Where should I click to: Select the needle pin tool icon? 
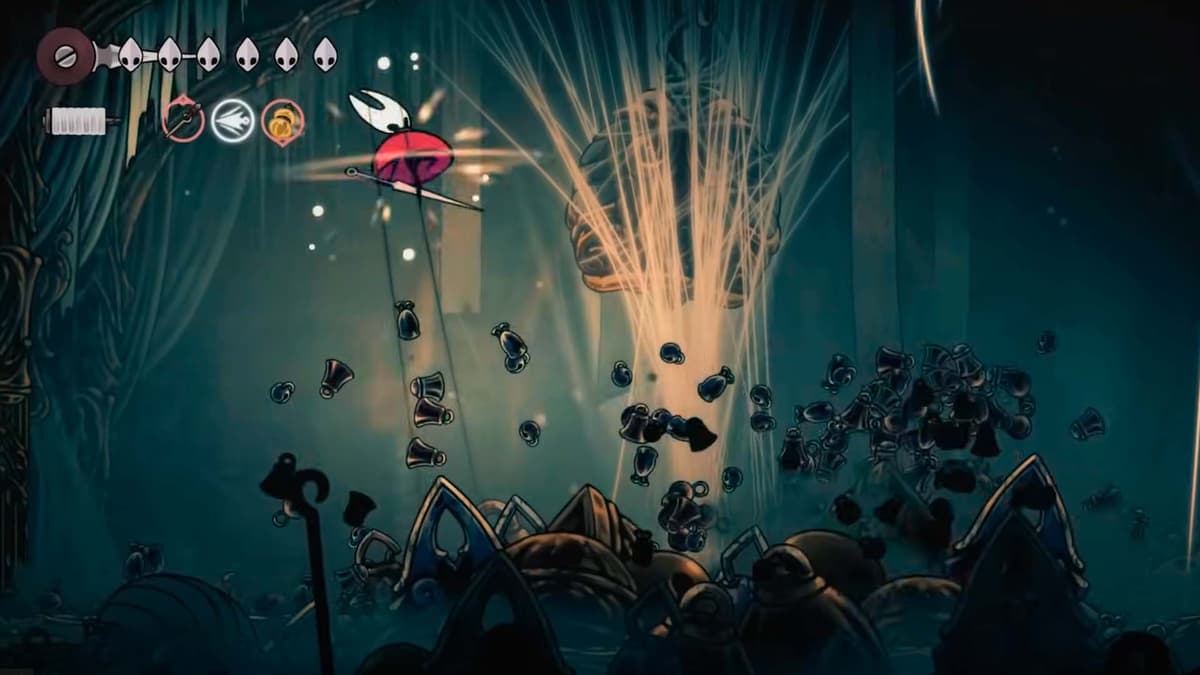click(184, 122)
